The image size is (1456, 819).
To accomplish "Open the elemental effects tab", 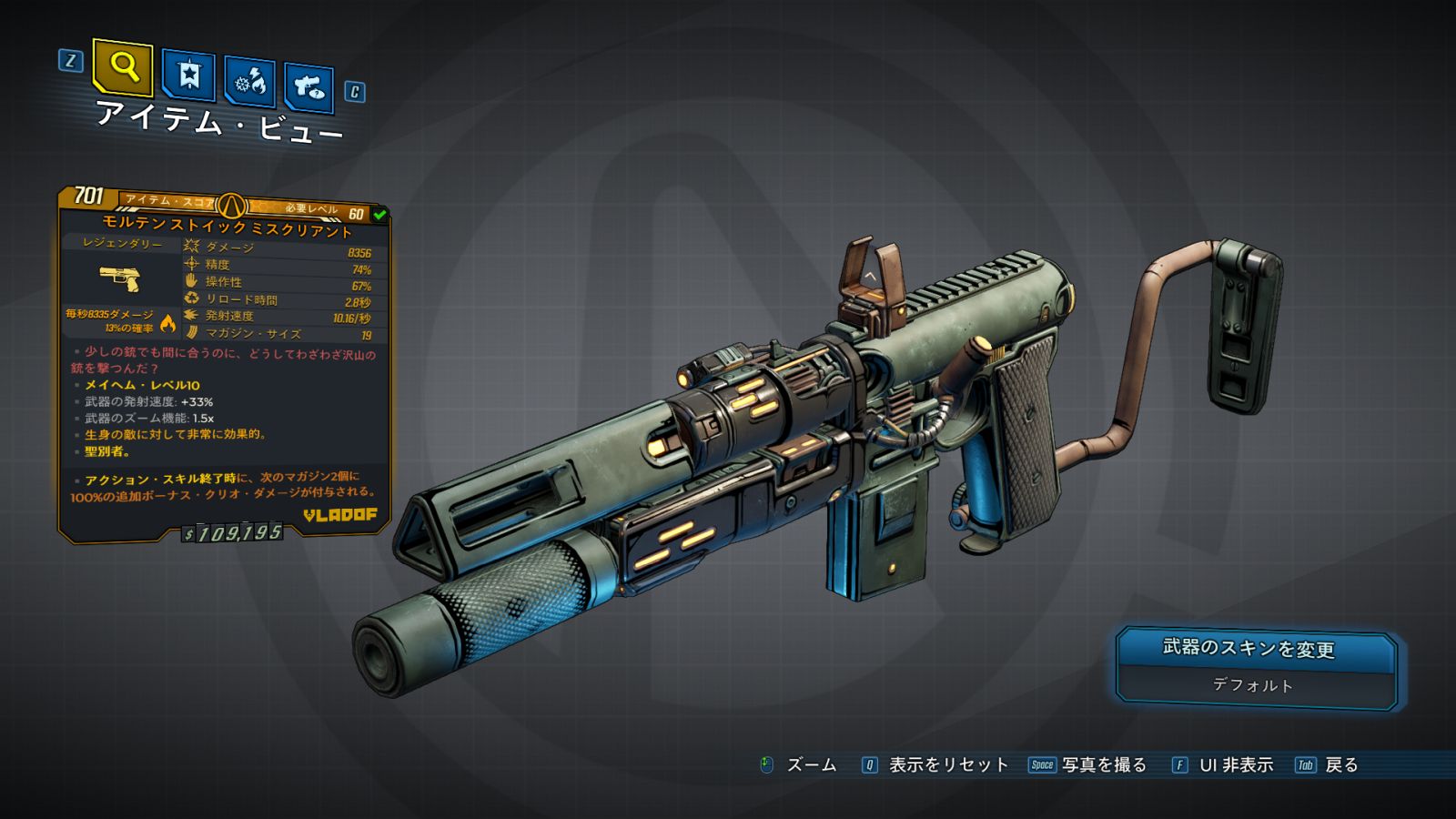I will tap(249, 82).
